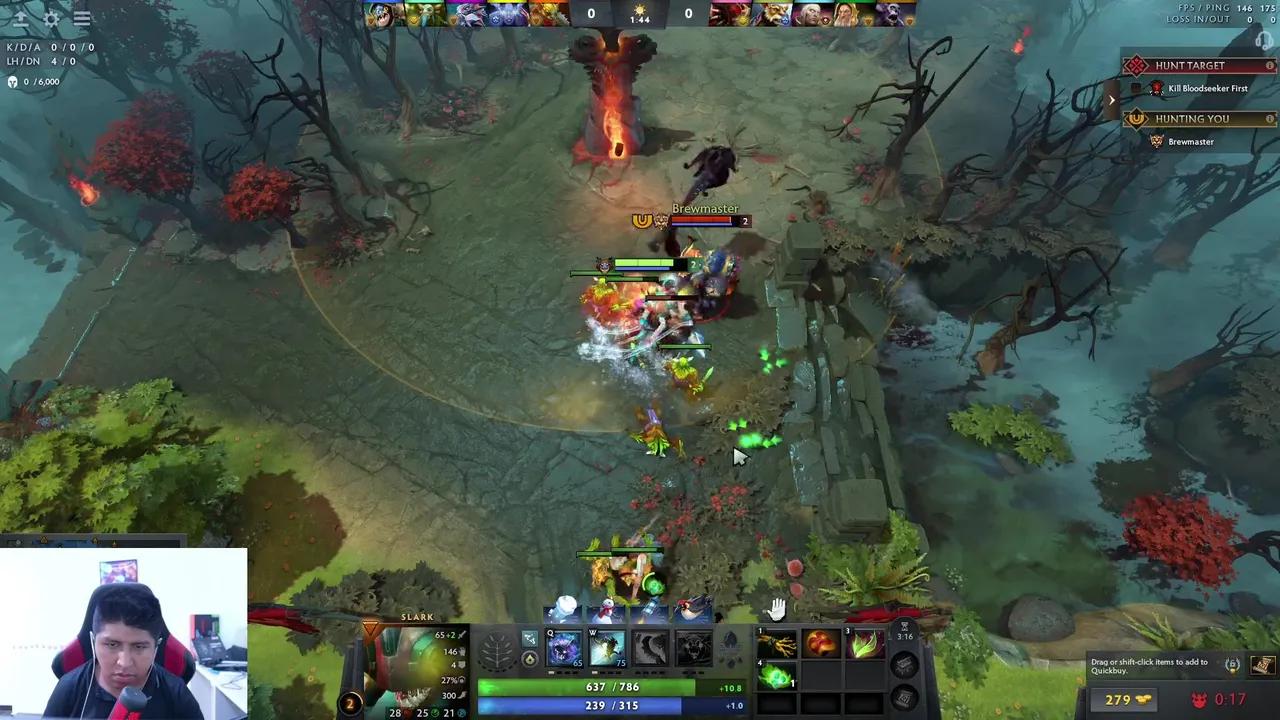
Task: Expand the Hunt Target side panel chevron
Action: (x=1112, y=99)
